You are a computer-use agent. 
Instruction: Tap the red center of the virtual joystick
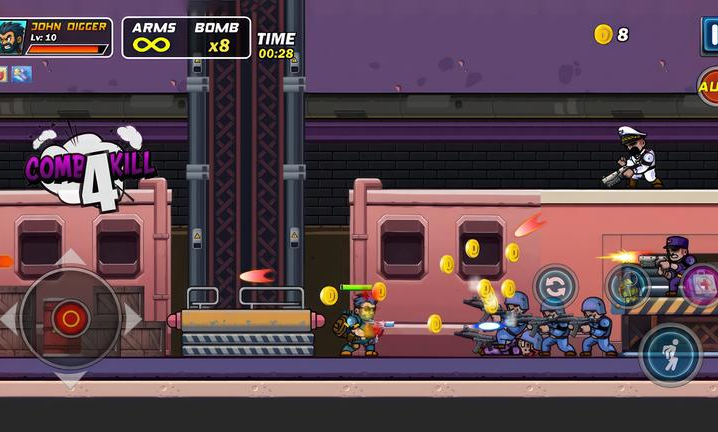(70, 319)
